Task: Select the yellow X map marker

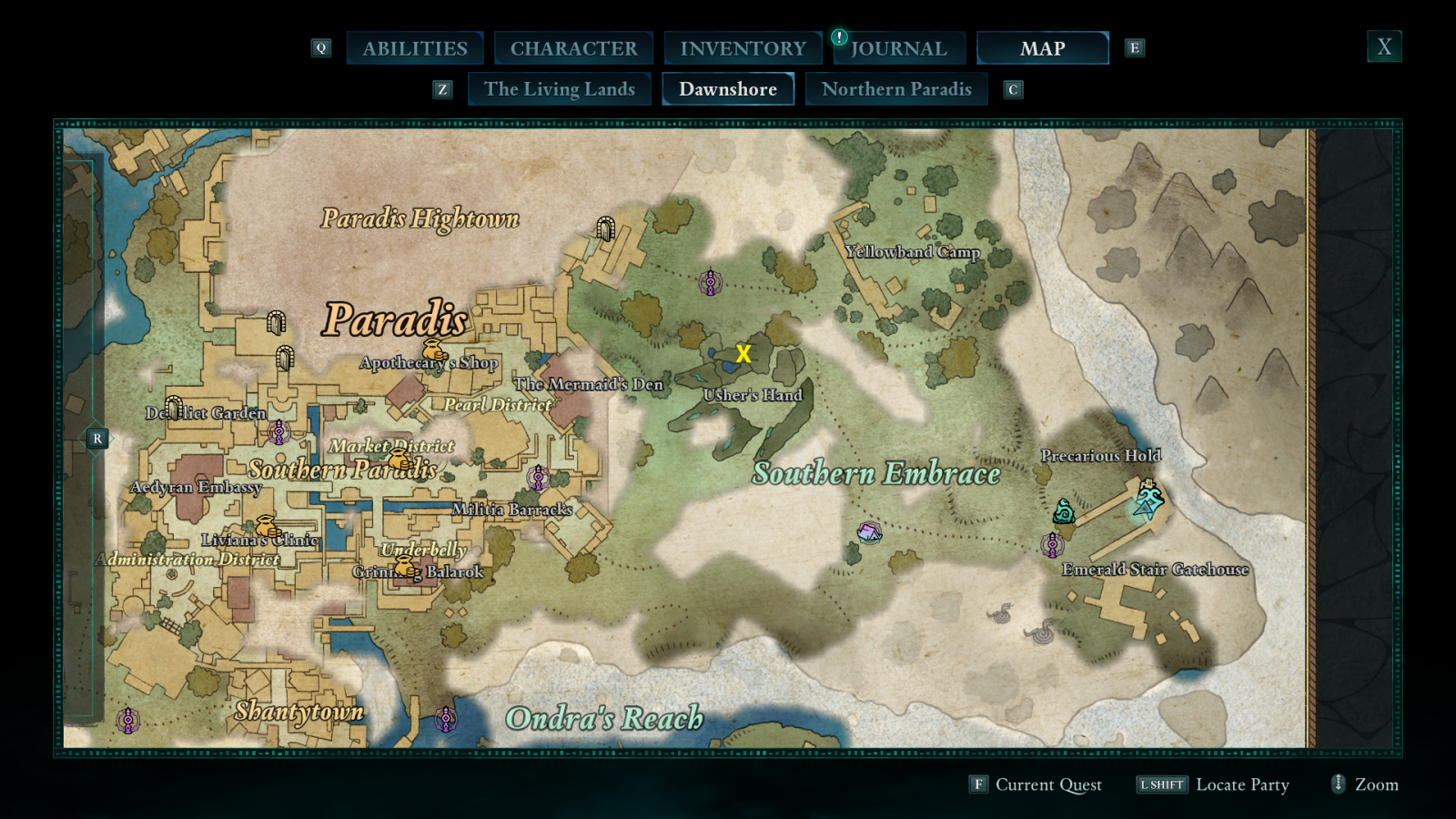Action: (743, 354)
